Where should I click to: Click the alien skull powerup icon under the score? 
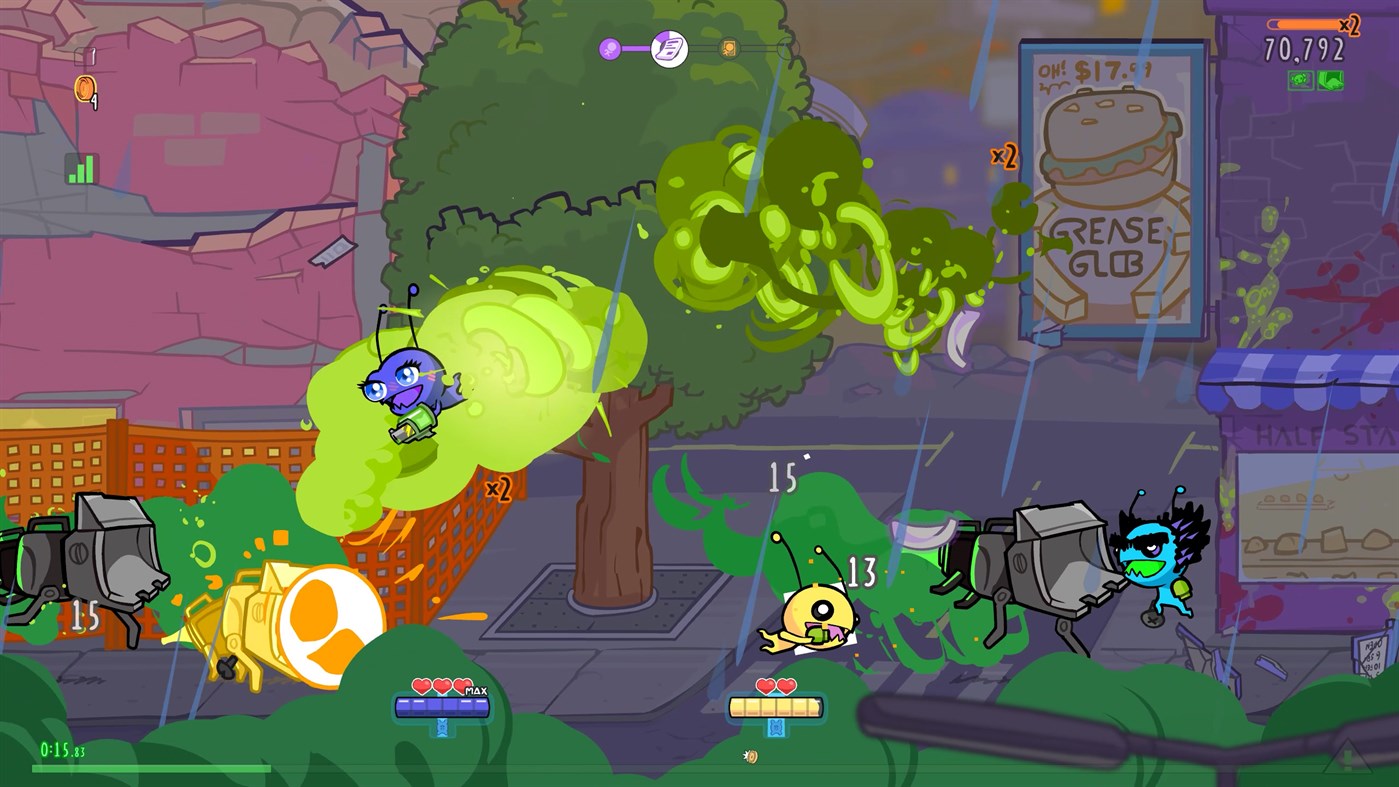tap(1301, 80)
